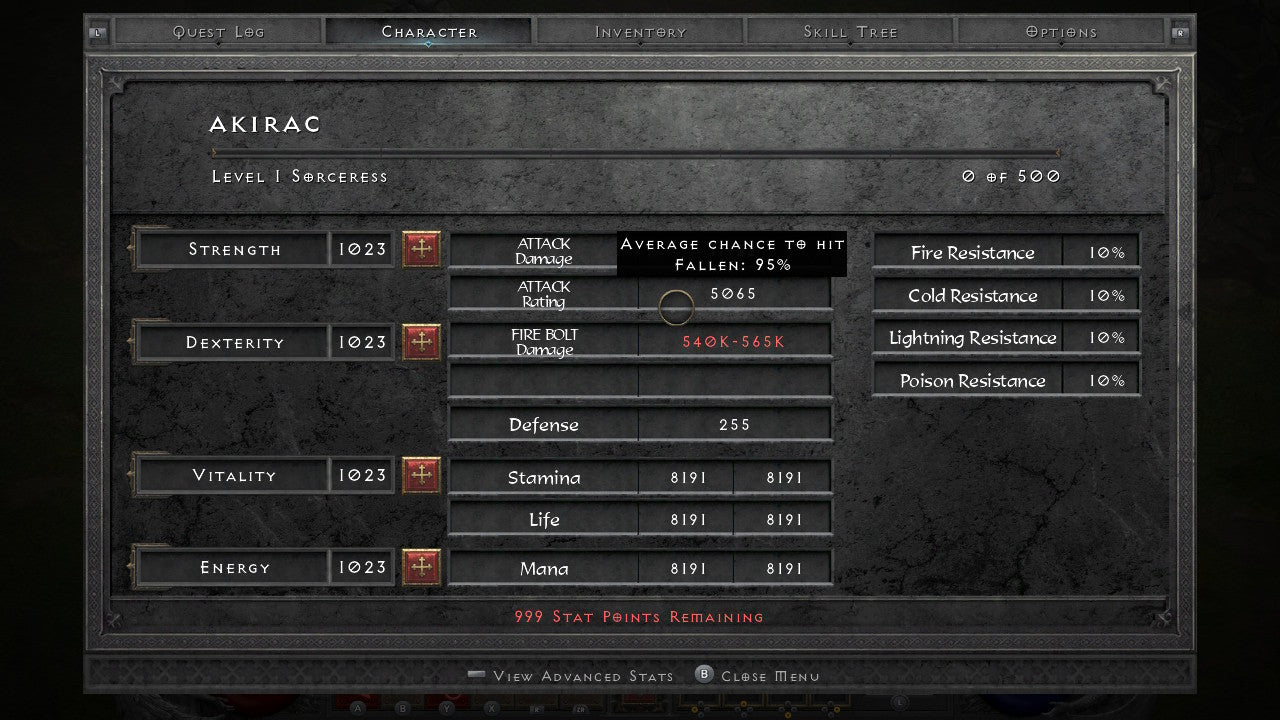Allocate a stat point to Strength
1280x720 pixels.
coord(421,249)
